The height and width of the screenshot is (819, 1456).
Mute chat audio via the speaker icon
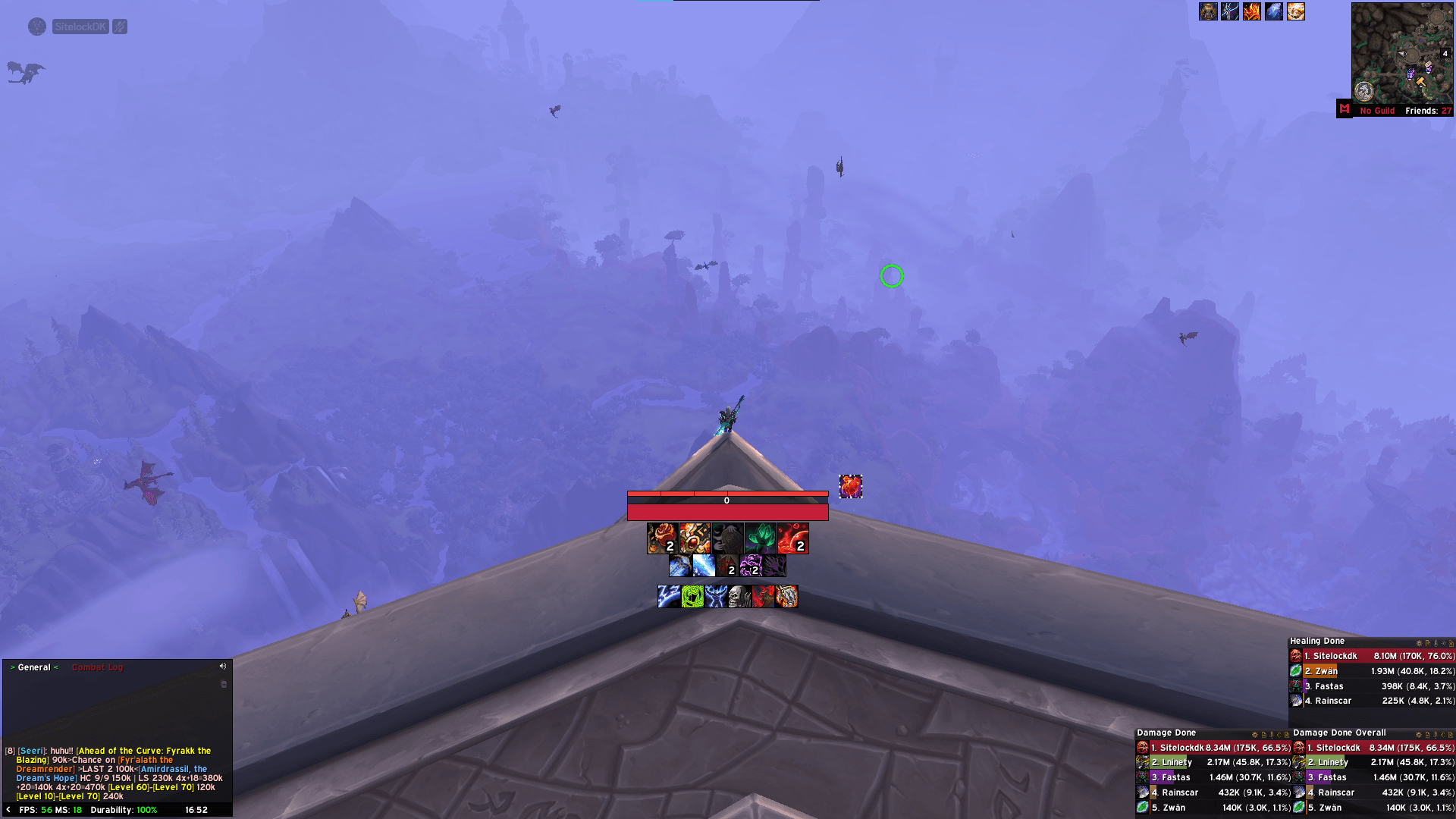click(x=223, y=667)
